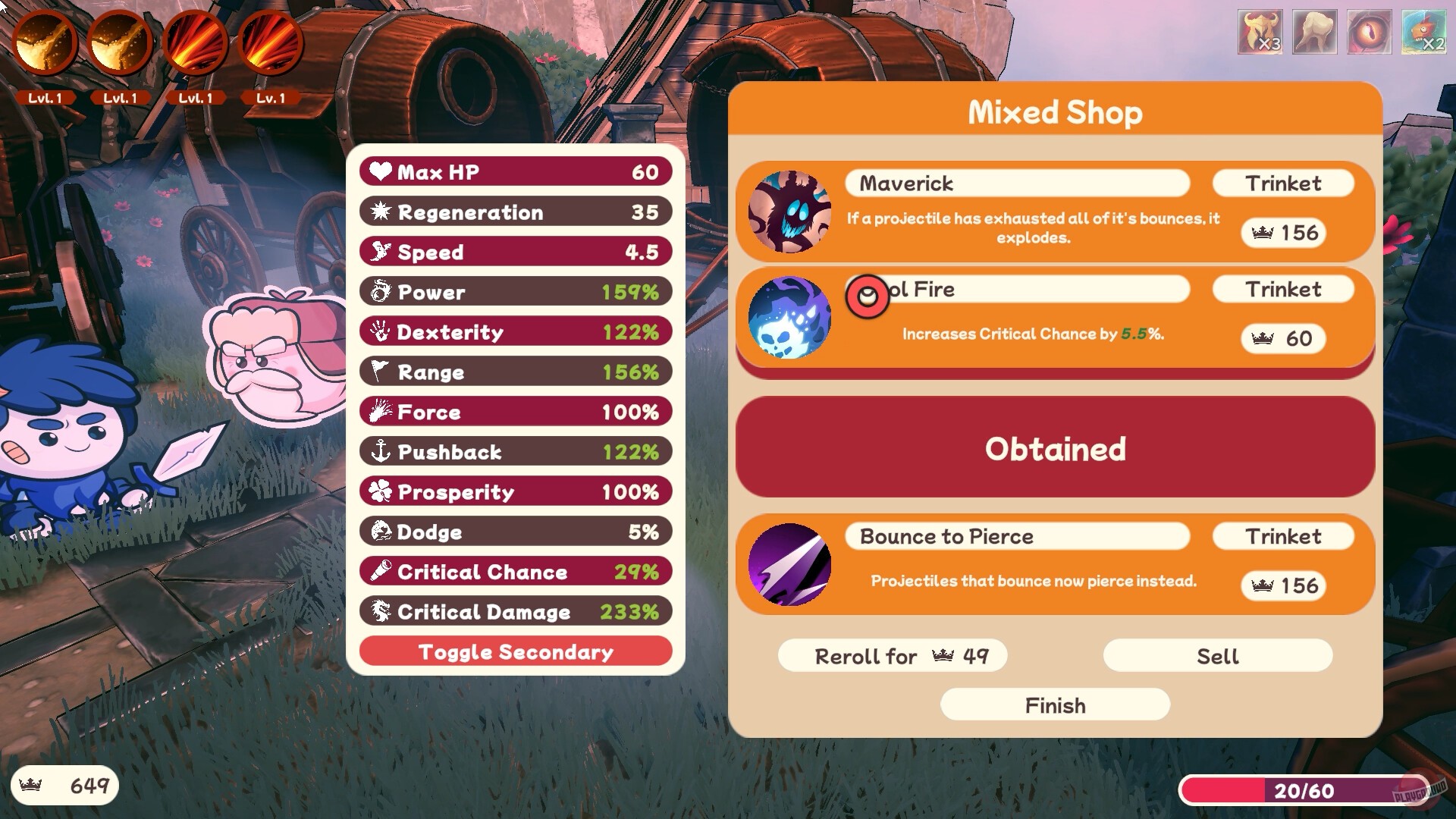Select the third flame slash ability icon
The image size is (1456, 819).
194,44
